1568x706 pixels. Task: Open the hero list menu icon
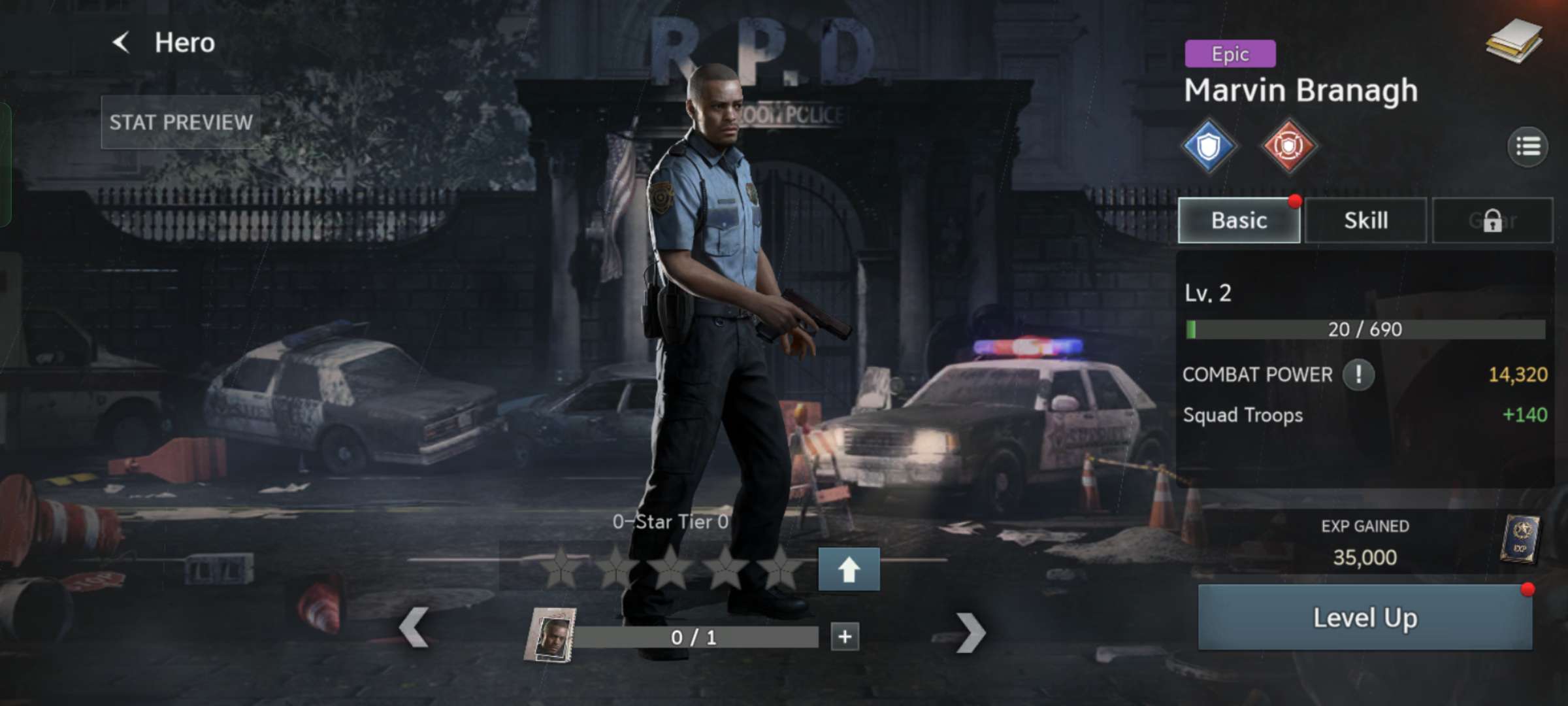(x=1527, y=146)
